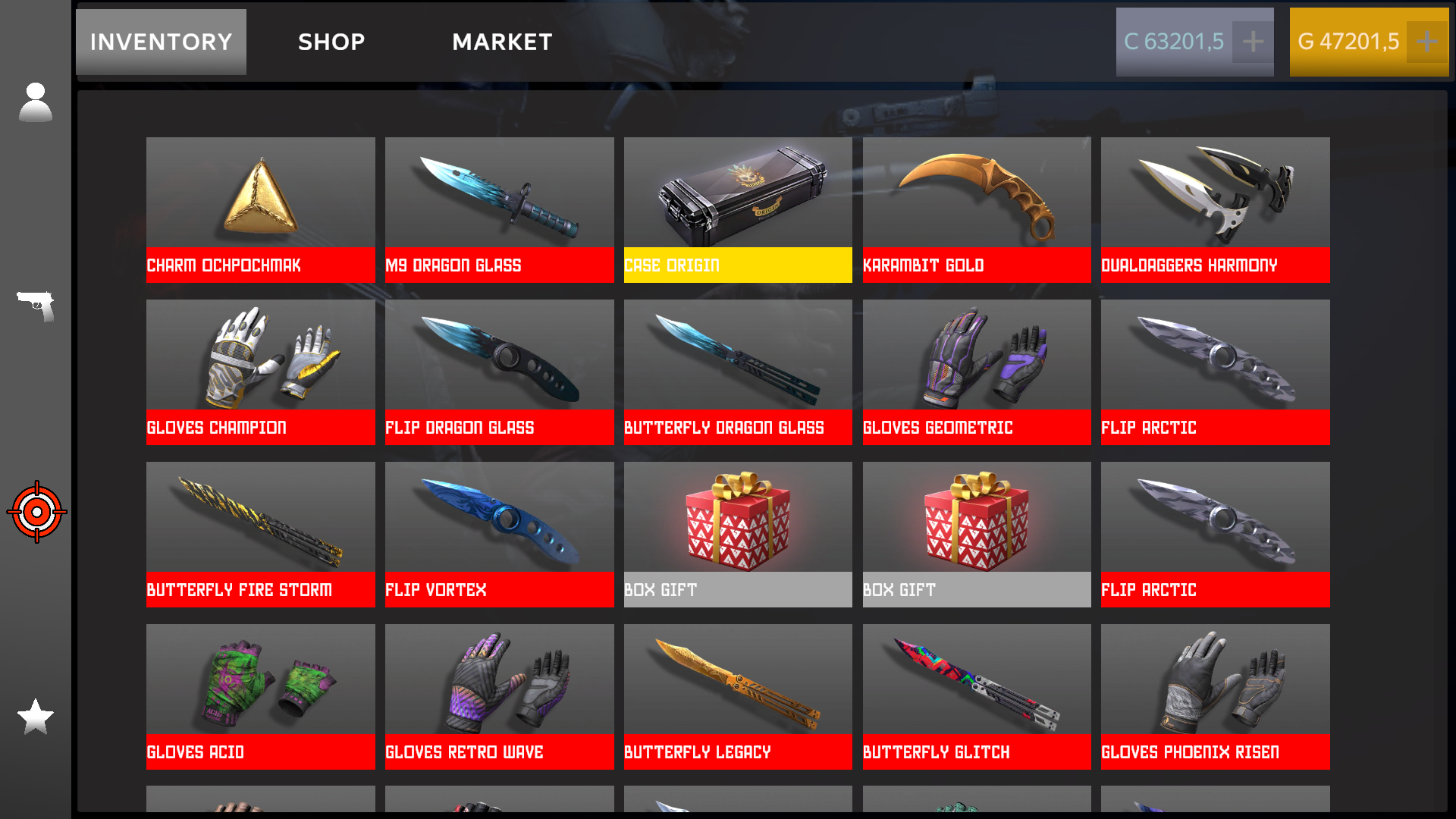
Task: Click the gold G currency counter
Action: pyautogui.click(x=1350, y=42)
